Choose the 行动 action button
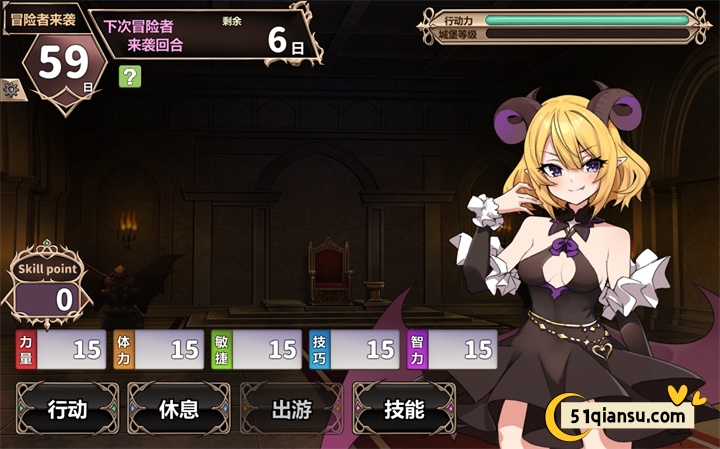The image size is (720, 449). click(x=67, y=409)
